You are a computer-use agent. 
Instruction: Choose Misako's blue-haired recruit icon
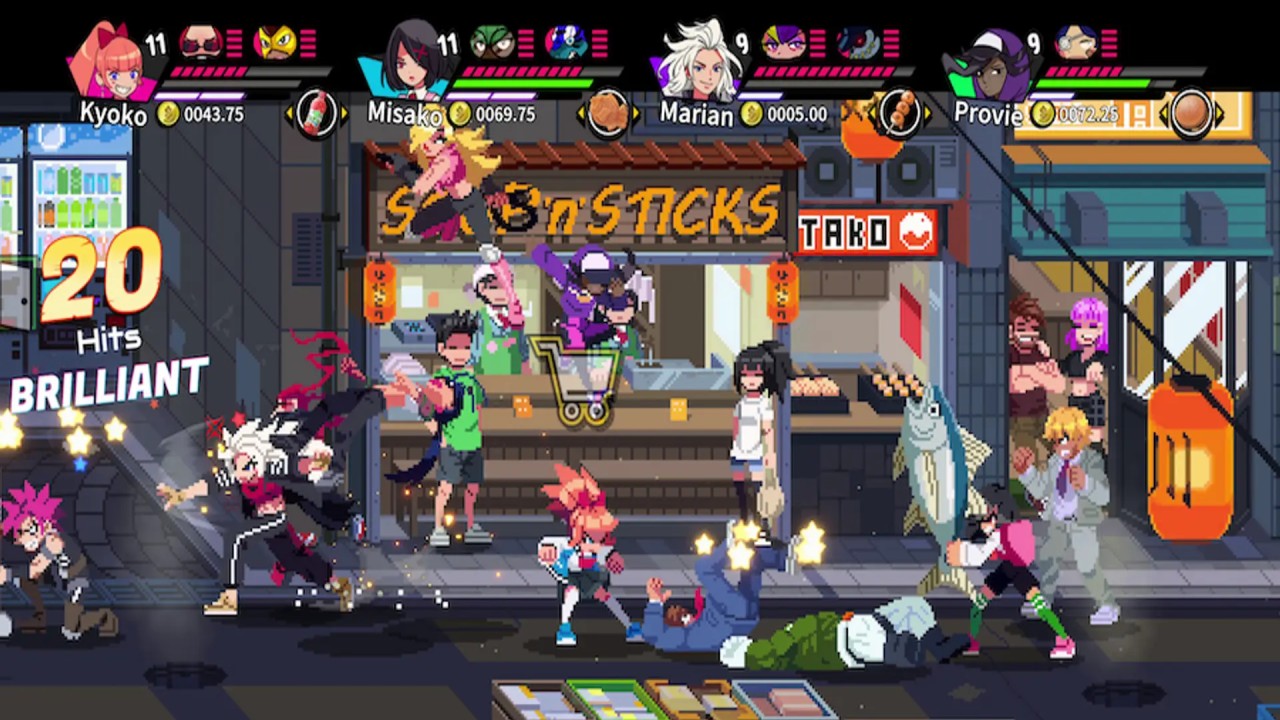click(x=566, y=42)
